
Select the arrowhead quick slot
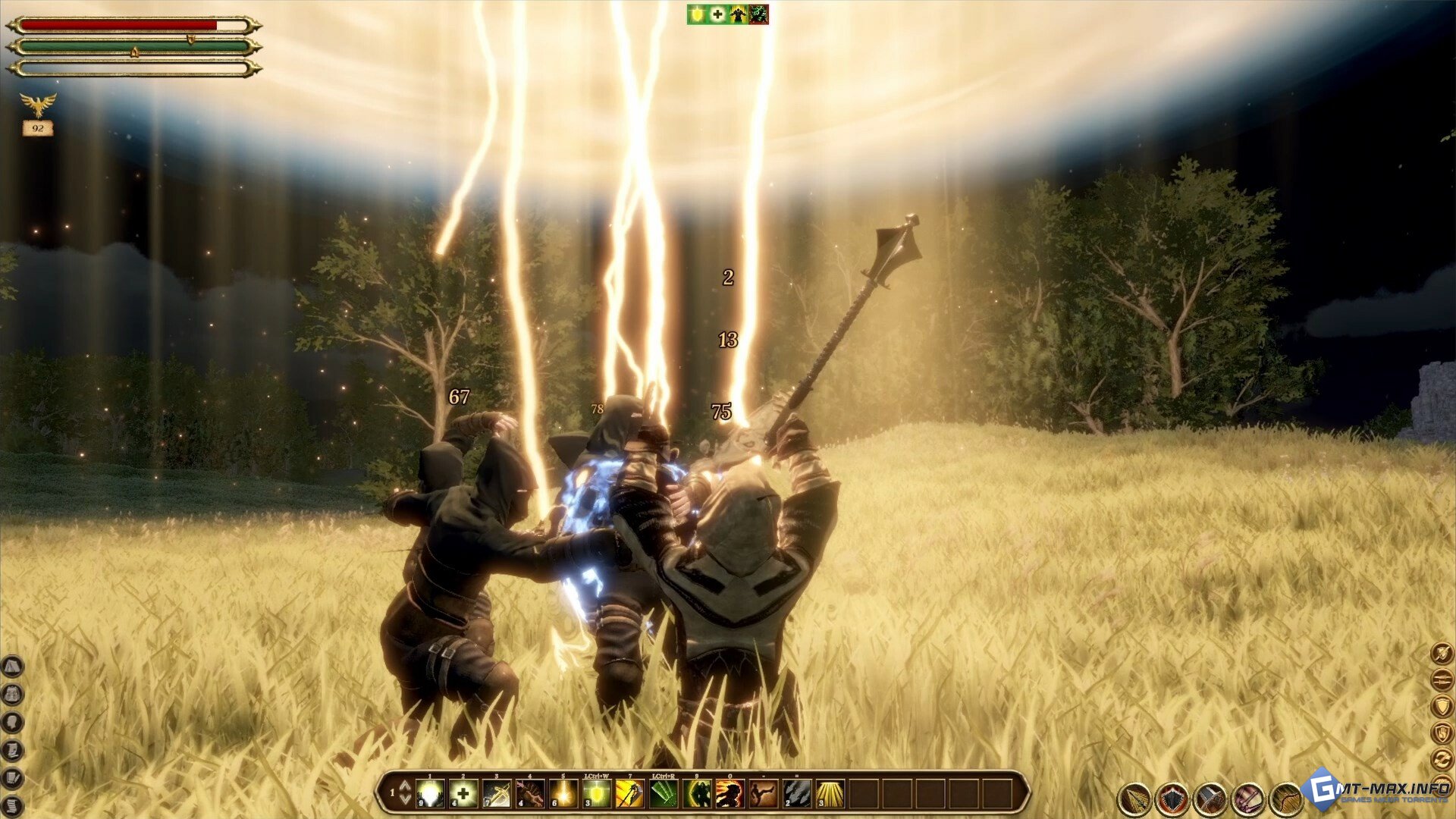pyautogui.click(x=1134, y=799)
